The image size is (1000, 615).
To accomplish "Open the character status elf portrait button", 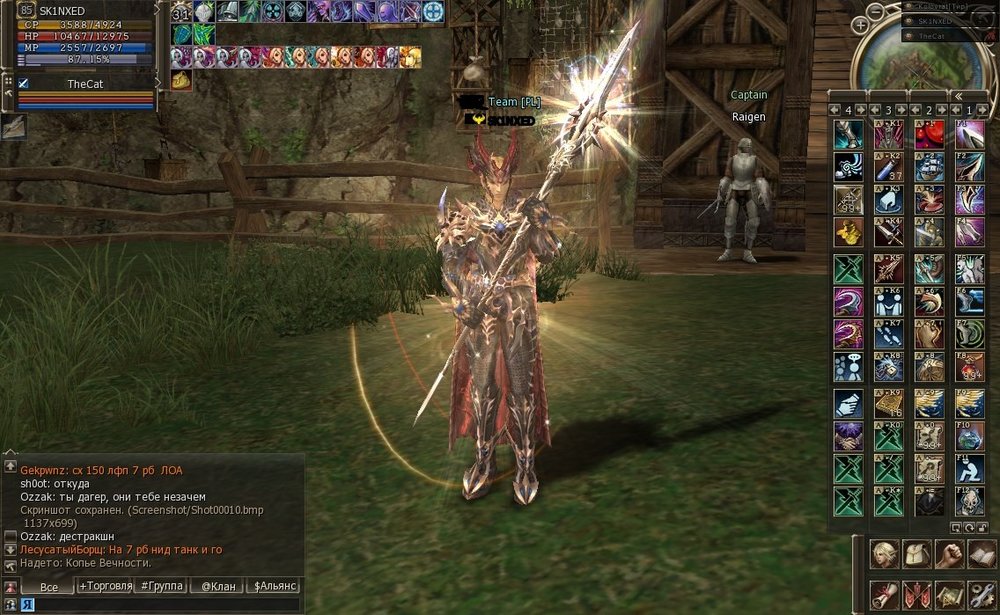I will 883,553.
